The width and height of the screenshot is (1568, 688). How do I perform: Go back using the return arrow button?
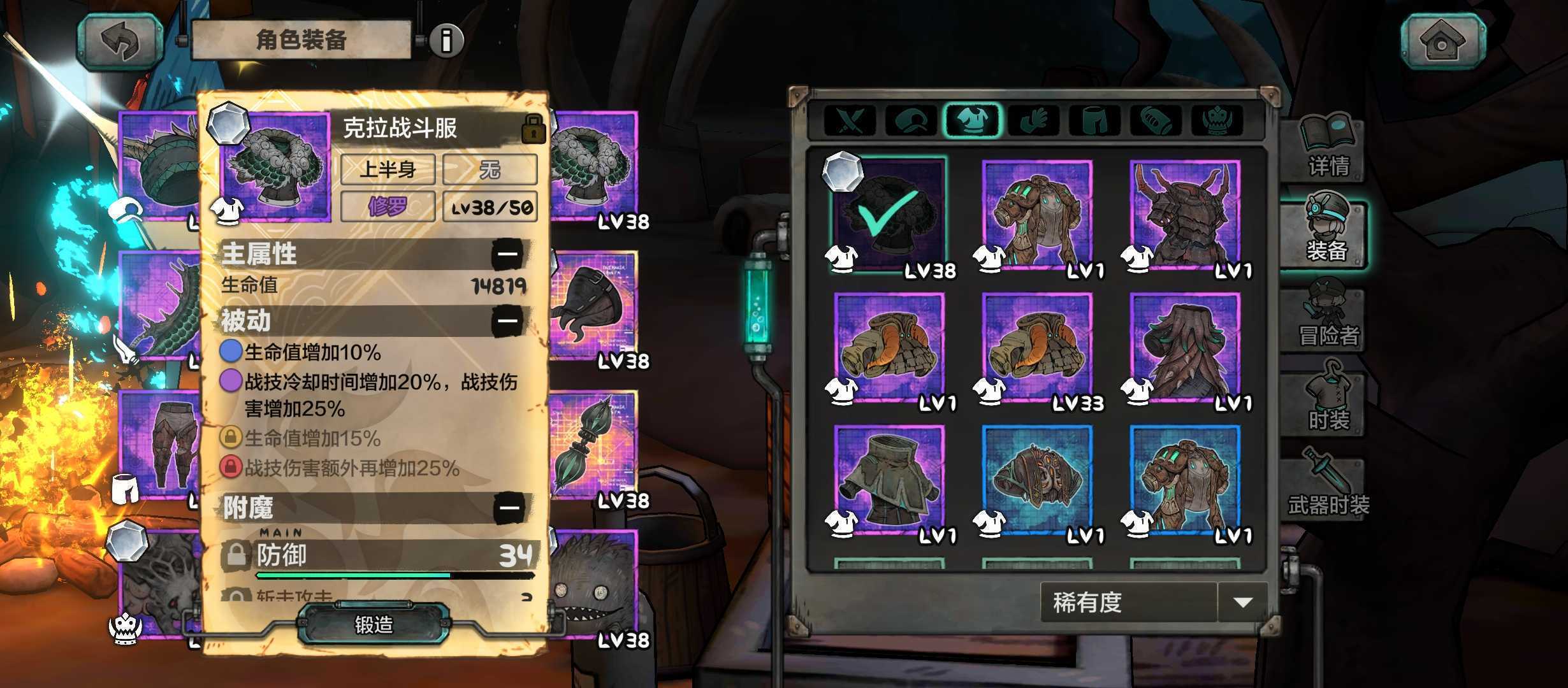pos(119,42)
